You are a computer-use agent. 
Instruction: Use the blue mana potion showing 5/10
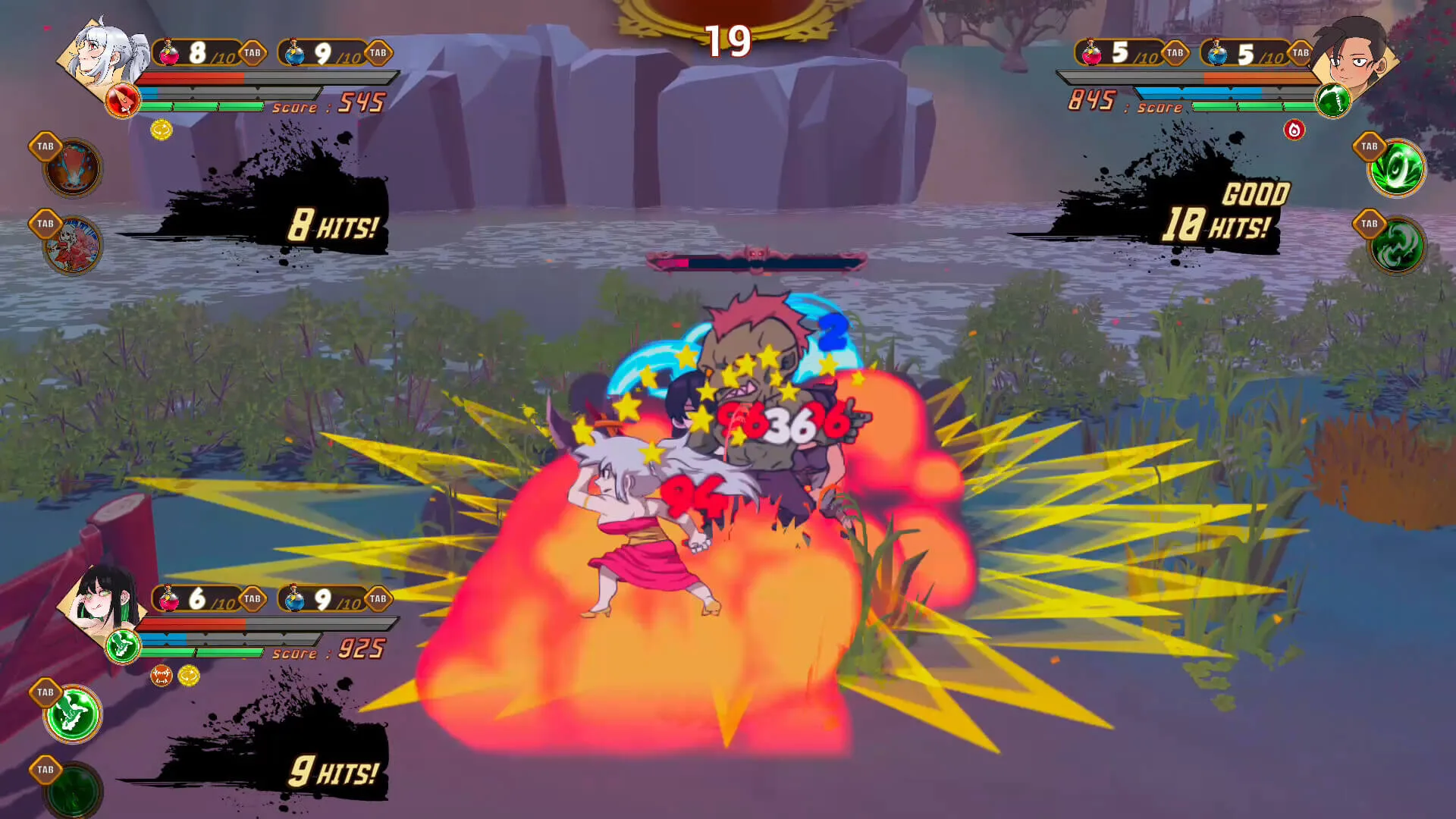[1217, 53]
